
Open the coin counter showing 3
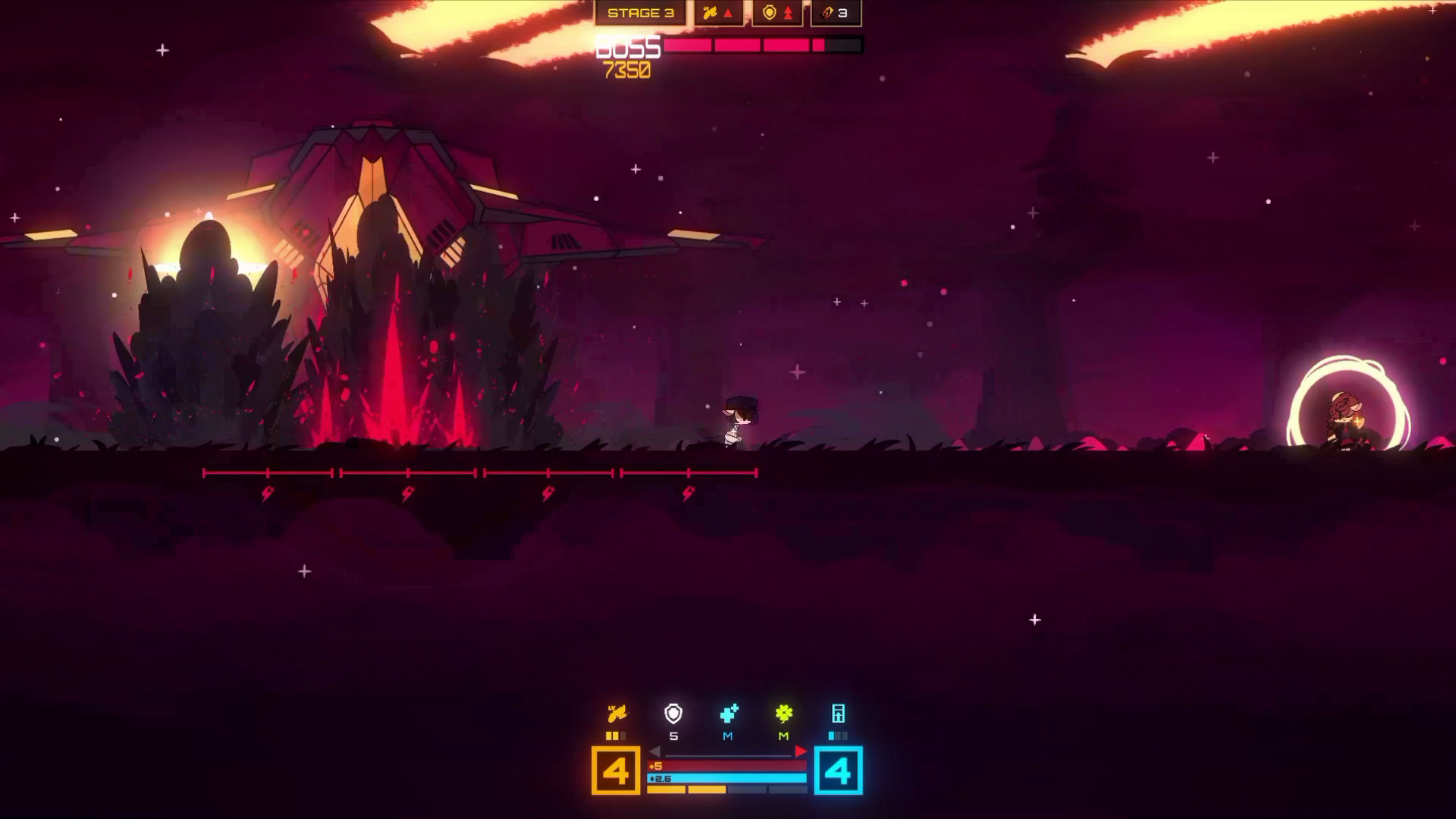834,12
